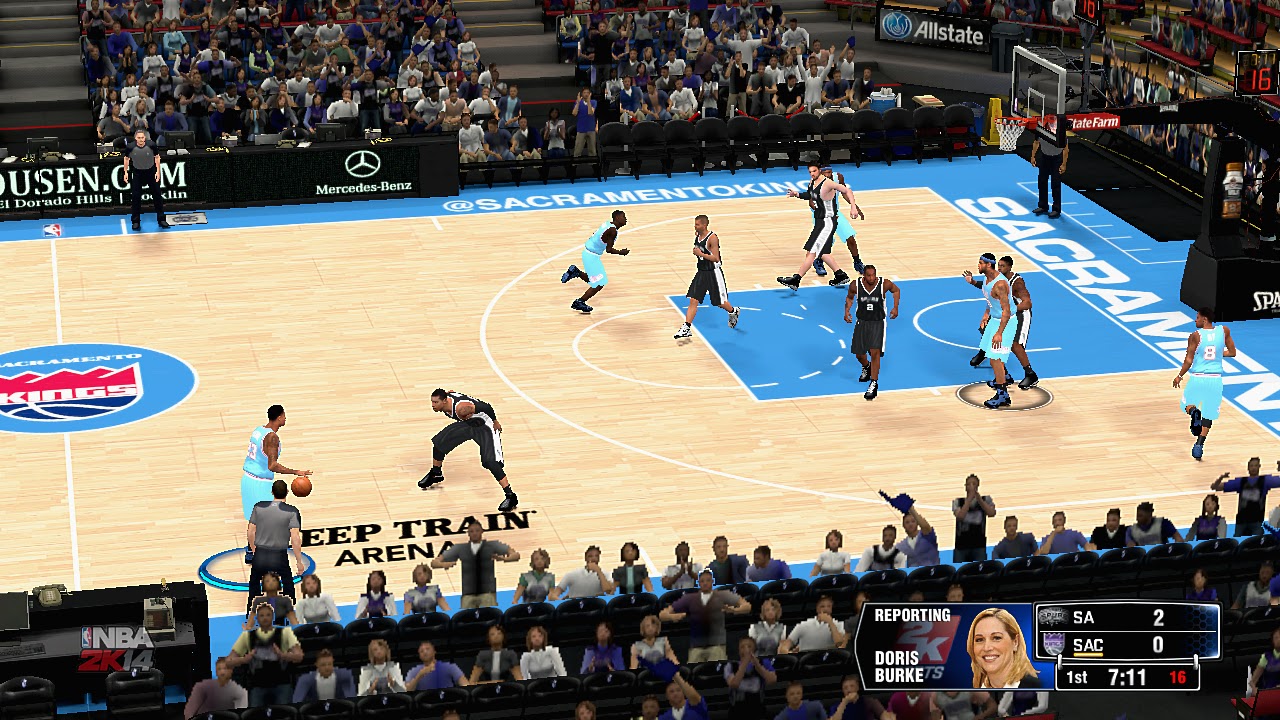Click the Kings logo in the scoreboard
This screenshot has width=1280, height=720.
[1052, 645]
